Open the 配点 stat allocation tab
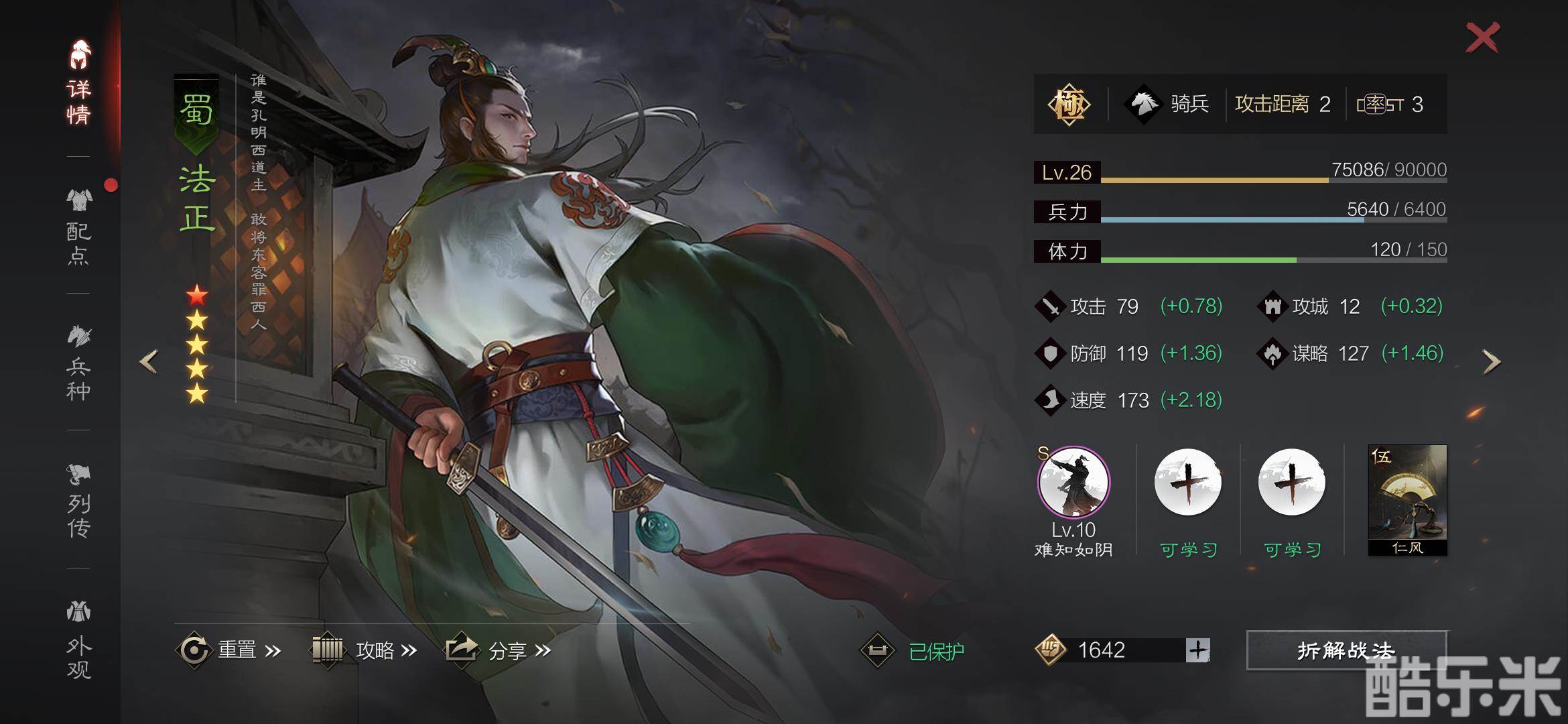This screenshot has width=1568, height=724. pos(78,228)
